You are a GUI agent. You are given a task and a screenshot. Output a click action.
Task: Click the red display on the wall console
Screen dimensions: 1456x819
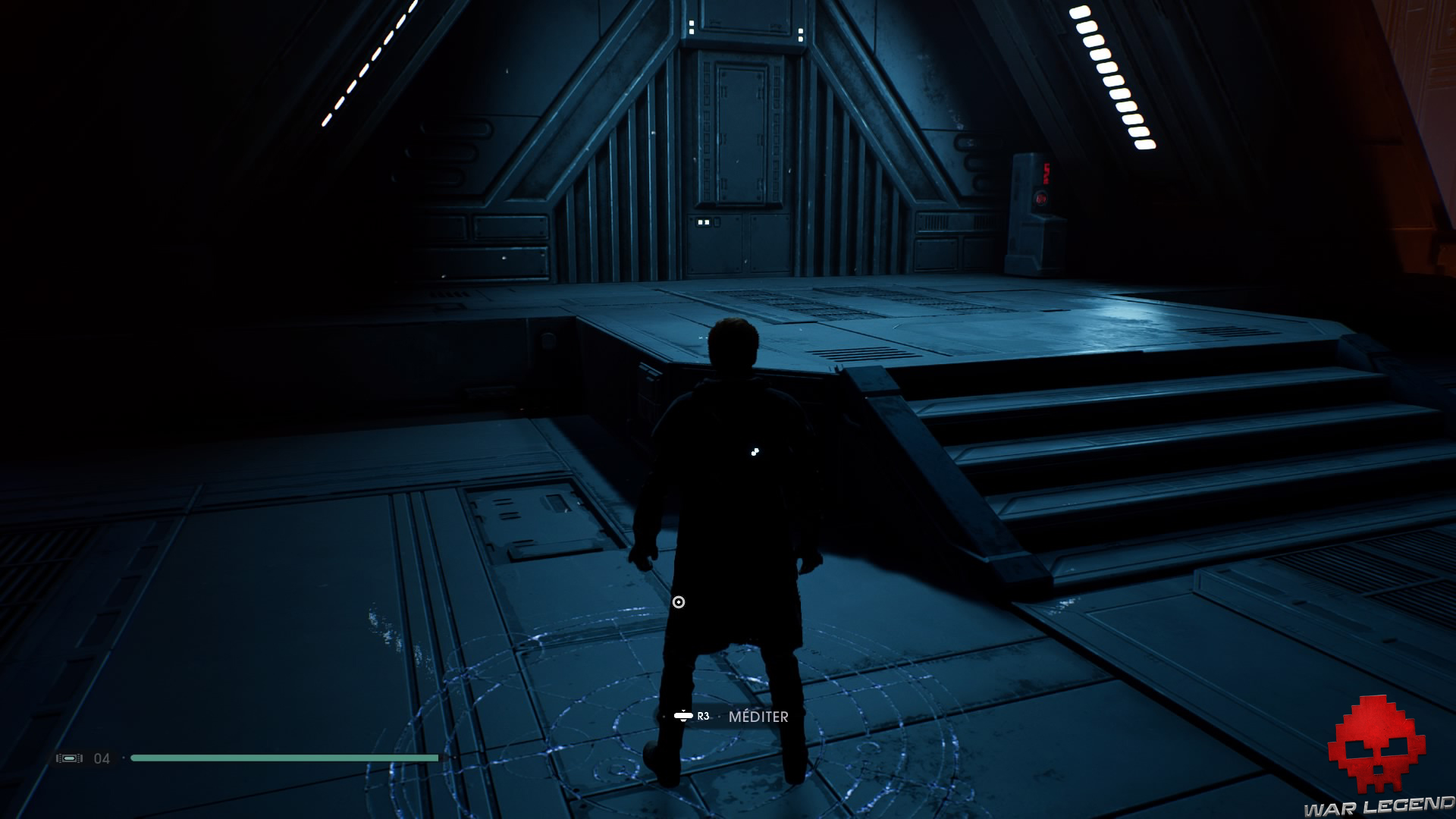pyautogui.click(x=1046, y=174)
